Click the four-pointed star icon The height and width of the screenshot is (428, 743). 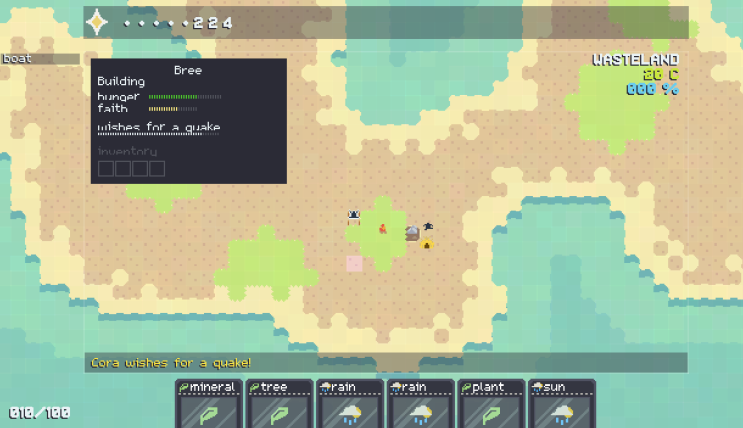tap(97, 22)
